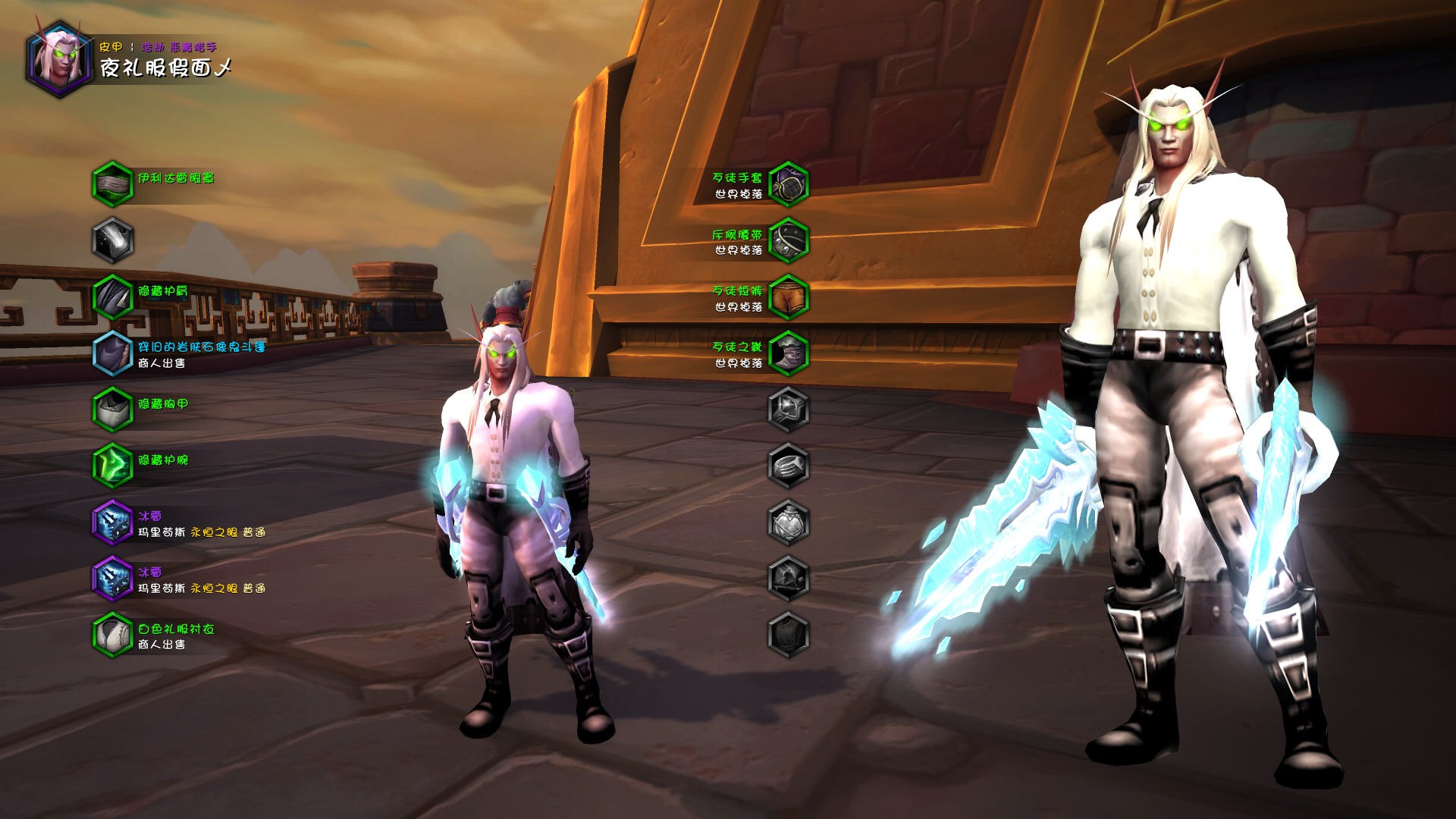1456x819 pixels.
Task: Select the grey tabard slot
Action: 789,634
